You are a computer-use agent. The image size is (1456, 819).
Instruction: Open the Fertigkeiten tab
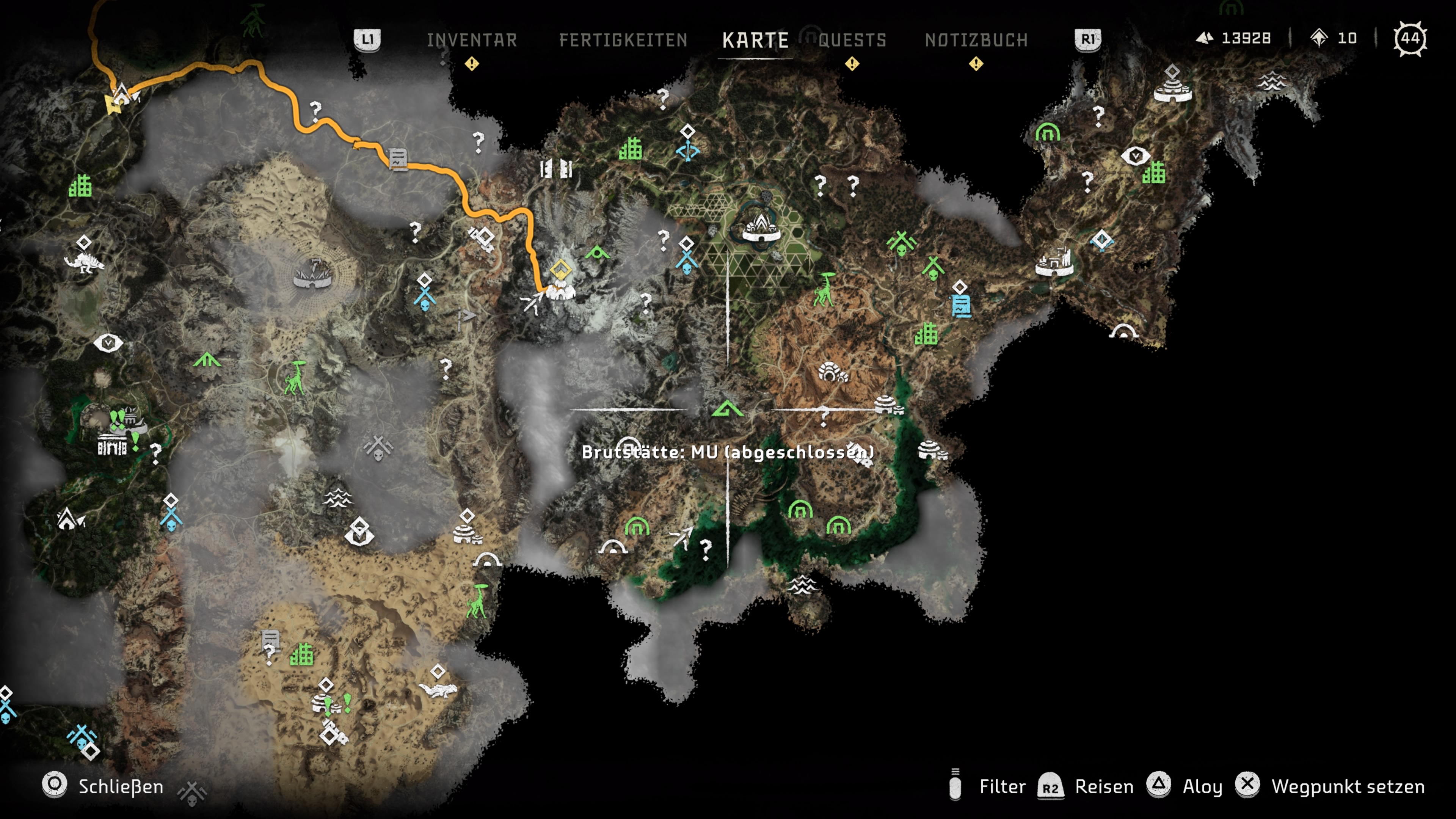tap(623, 40)
